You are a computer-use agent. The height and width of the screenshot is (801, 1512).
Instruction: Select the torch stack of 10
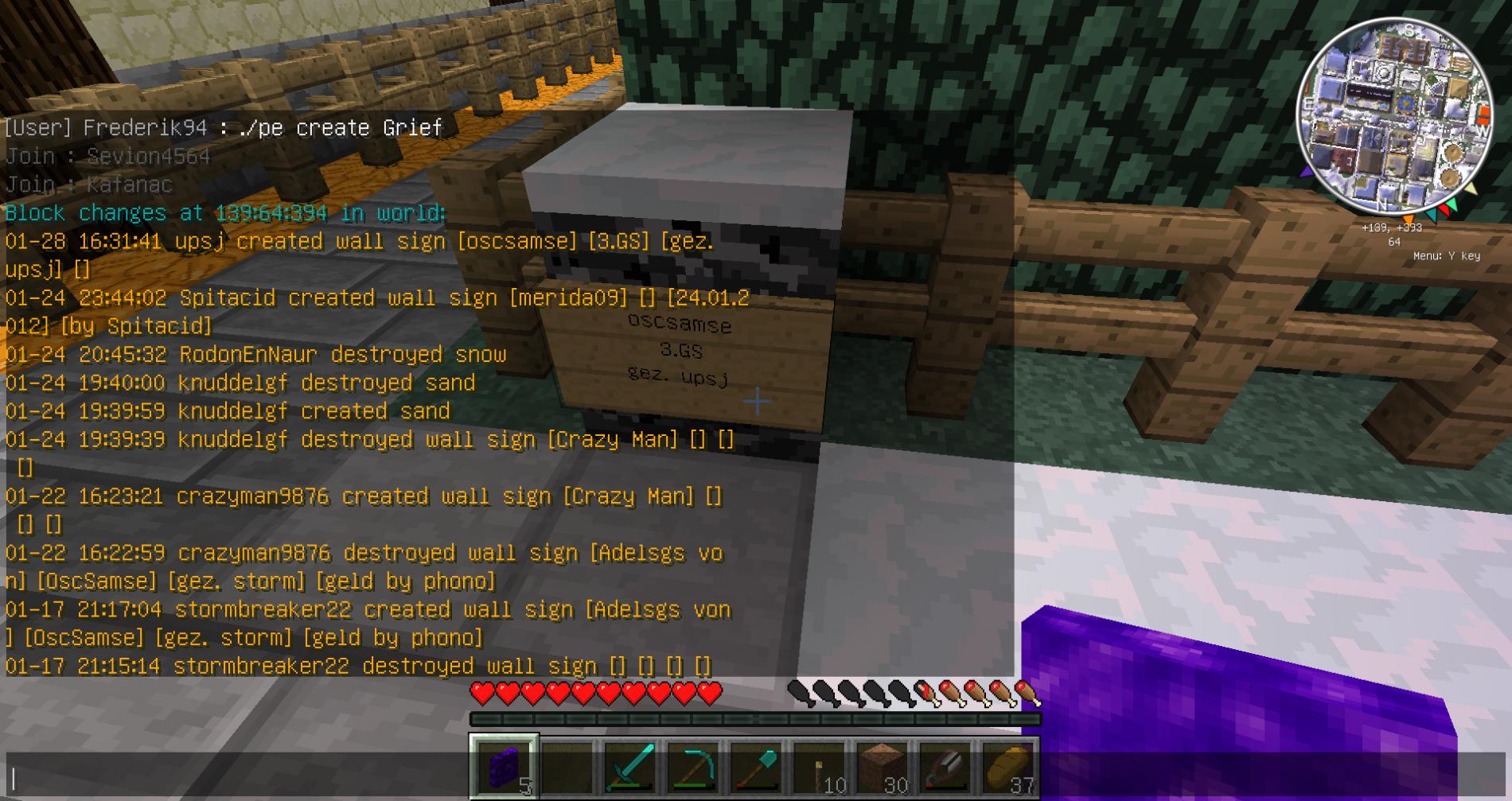click(819, 768)
